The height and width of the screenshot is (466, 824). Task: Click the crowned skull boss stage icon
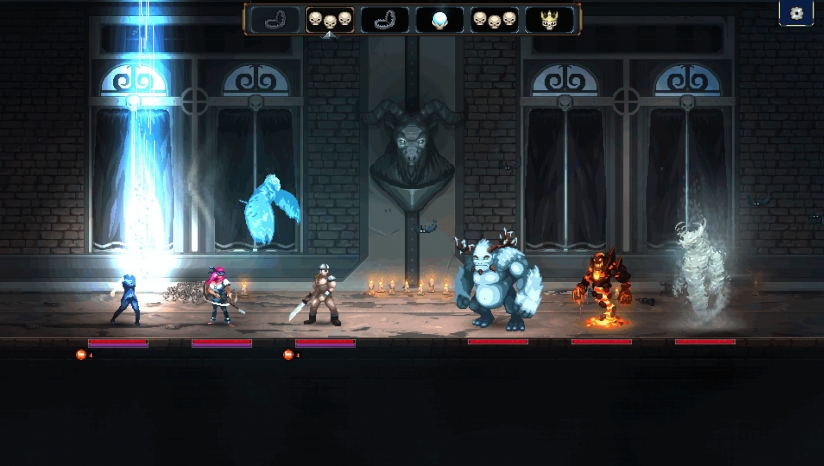[549, 19]
